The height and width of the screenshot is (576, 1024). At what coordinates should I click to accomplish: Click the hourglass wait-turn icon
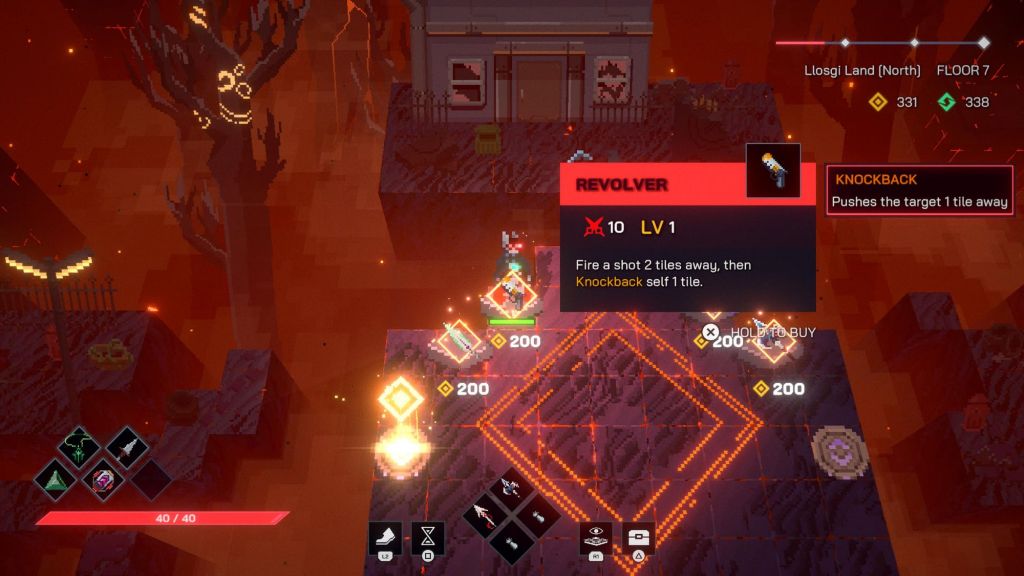coord(428,538)
